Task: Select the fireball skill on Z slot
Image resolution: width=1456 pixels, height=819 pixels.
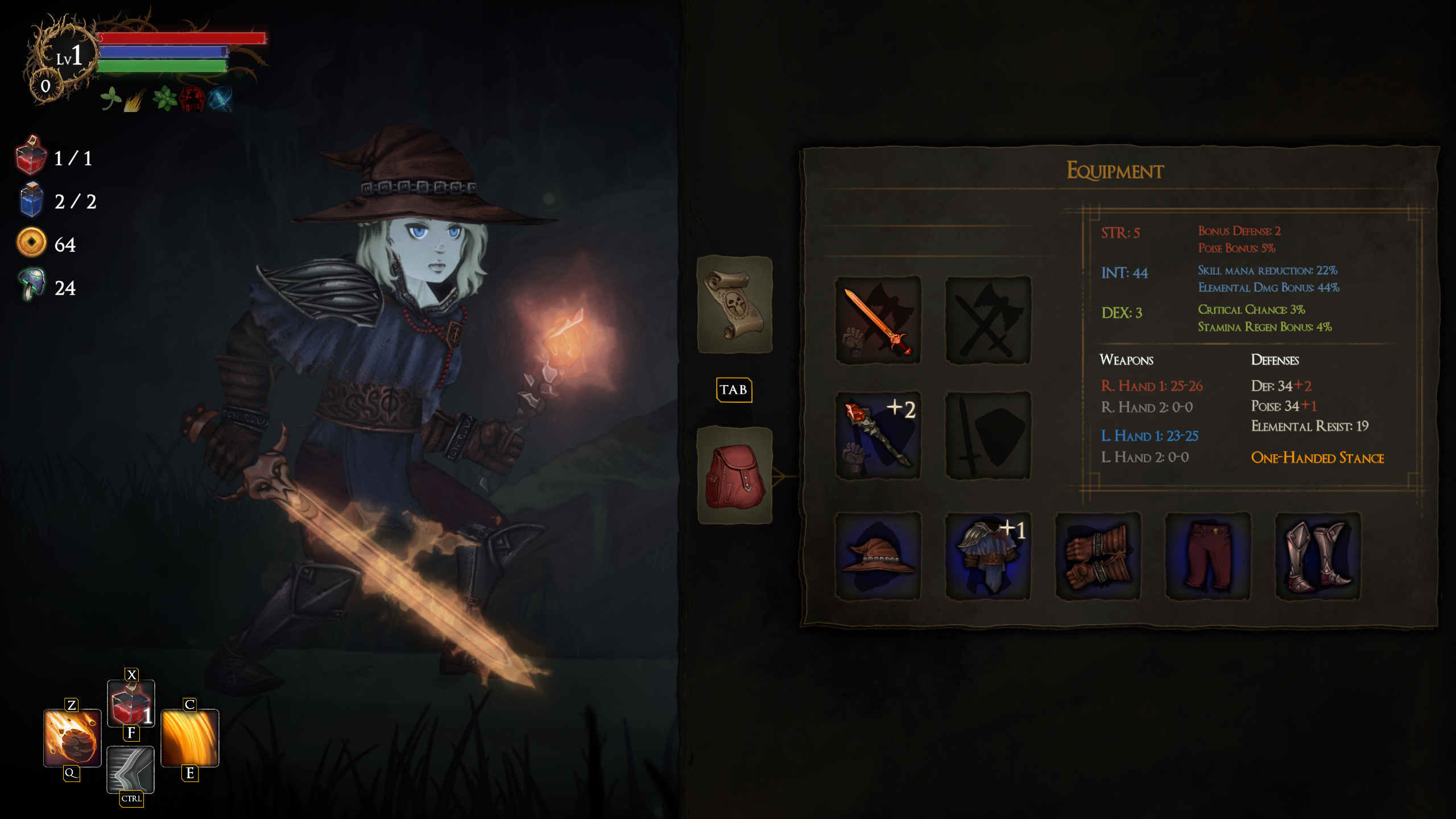Action: click(x=71, y=738)
